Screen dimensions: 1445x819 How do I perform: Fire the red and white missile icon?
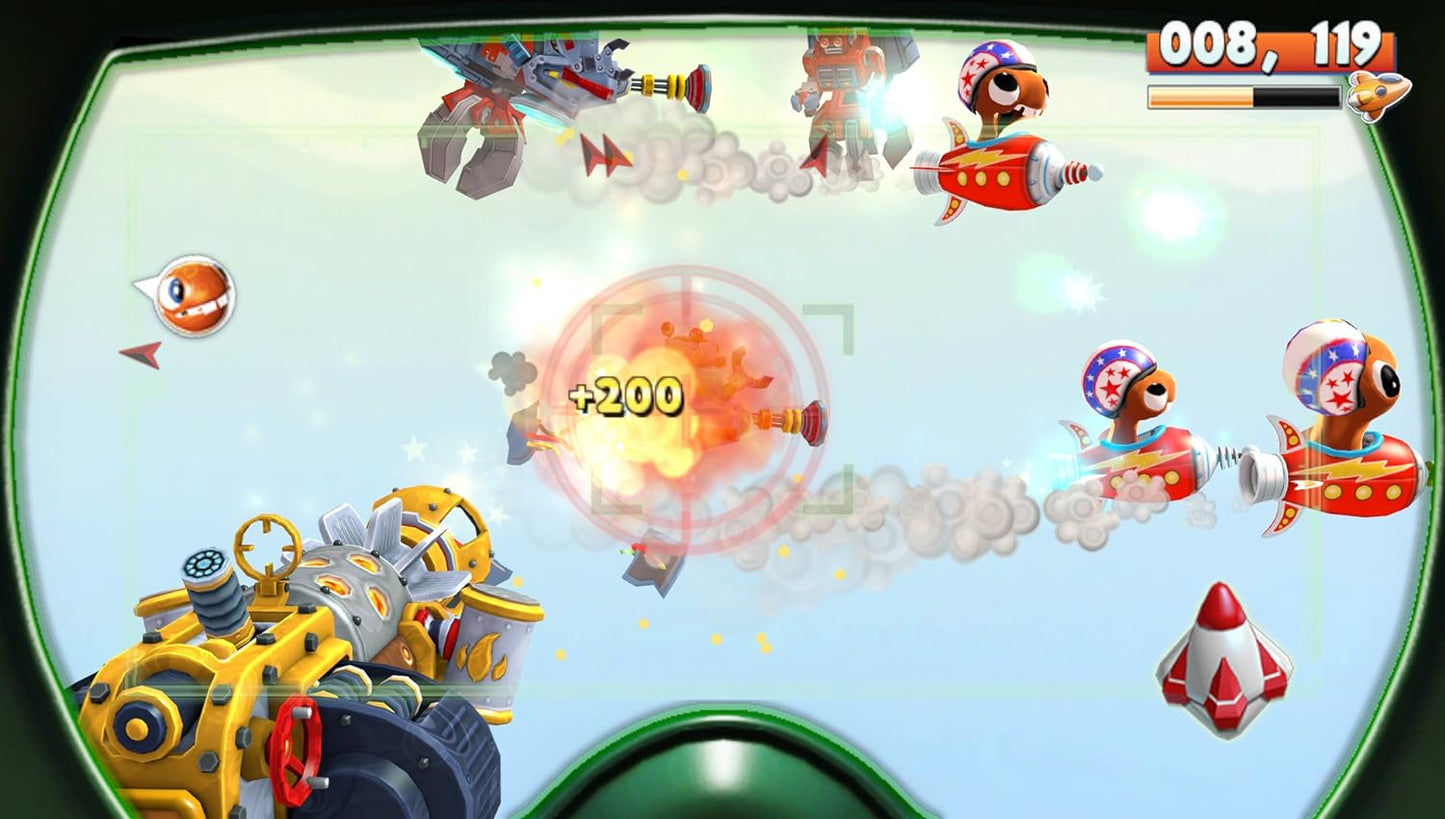(1223, 658)
